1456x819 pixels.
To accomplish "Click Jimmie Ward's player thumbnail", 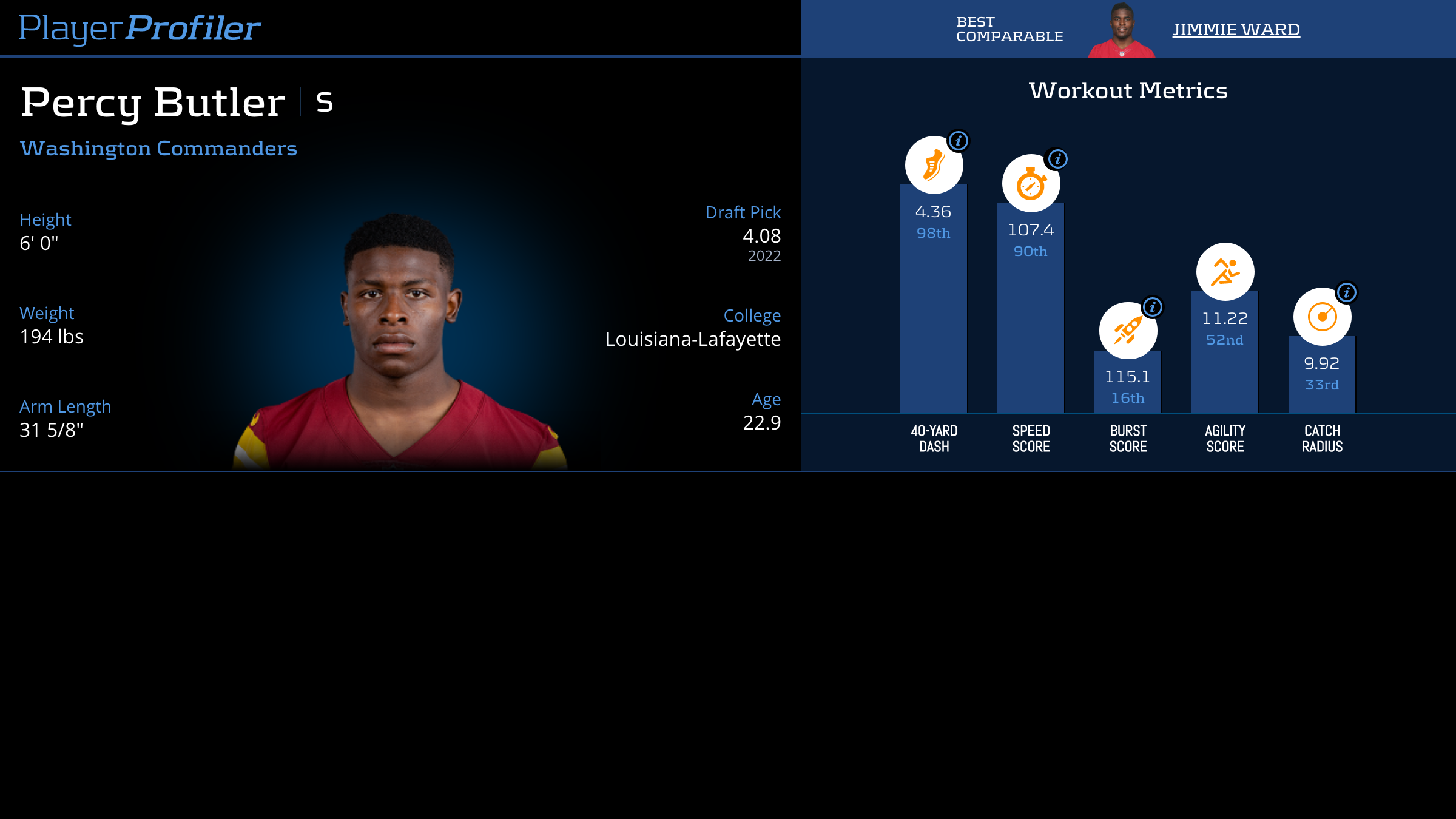I will tap(1122, 32).
